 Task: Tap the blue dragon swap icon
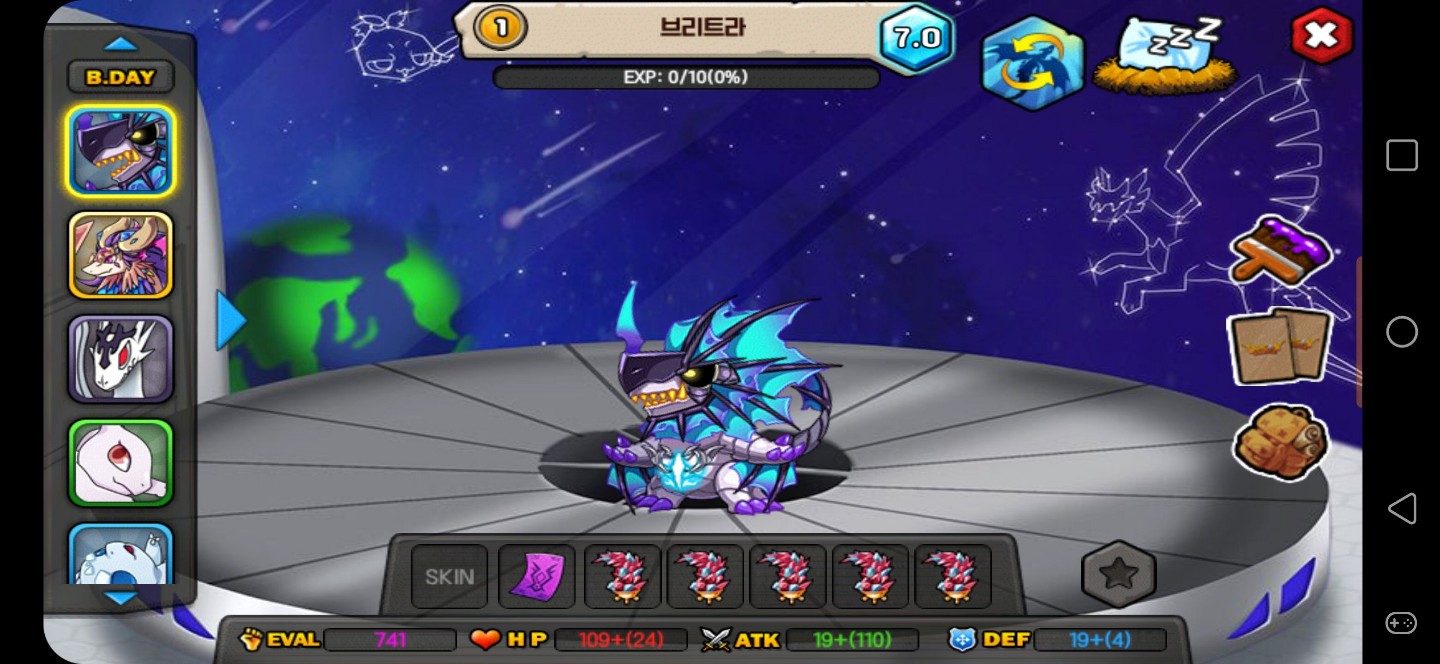1033,62
